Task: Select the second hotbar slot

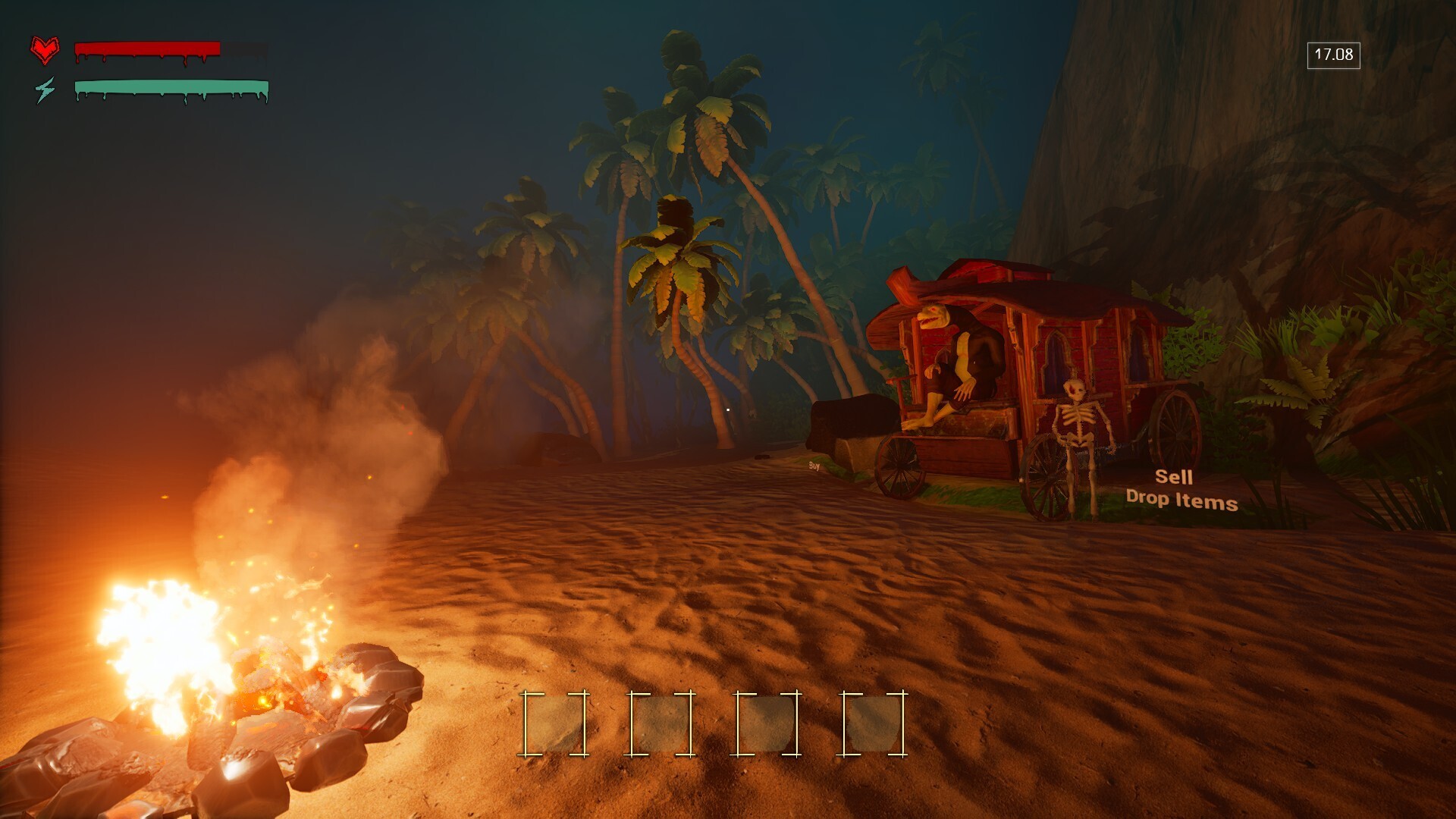Action: coord(660,724)
